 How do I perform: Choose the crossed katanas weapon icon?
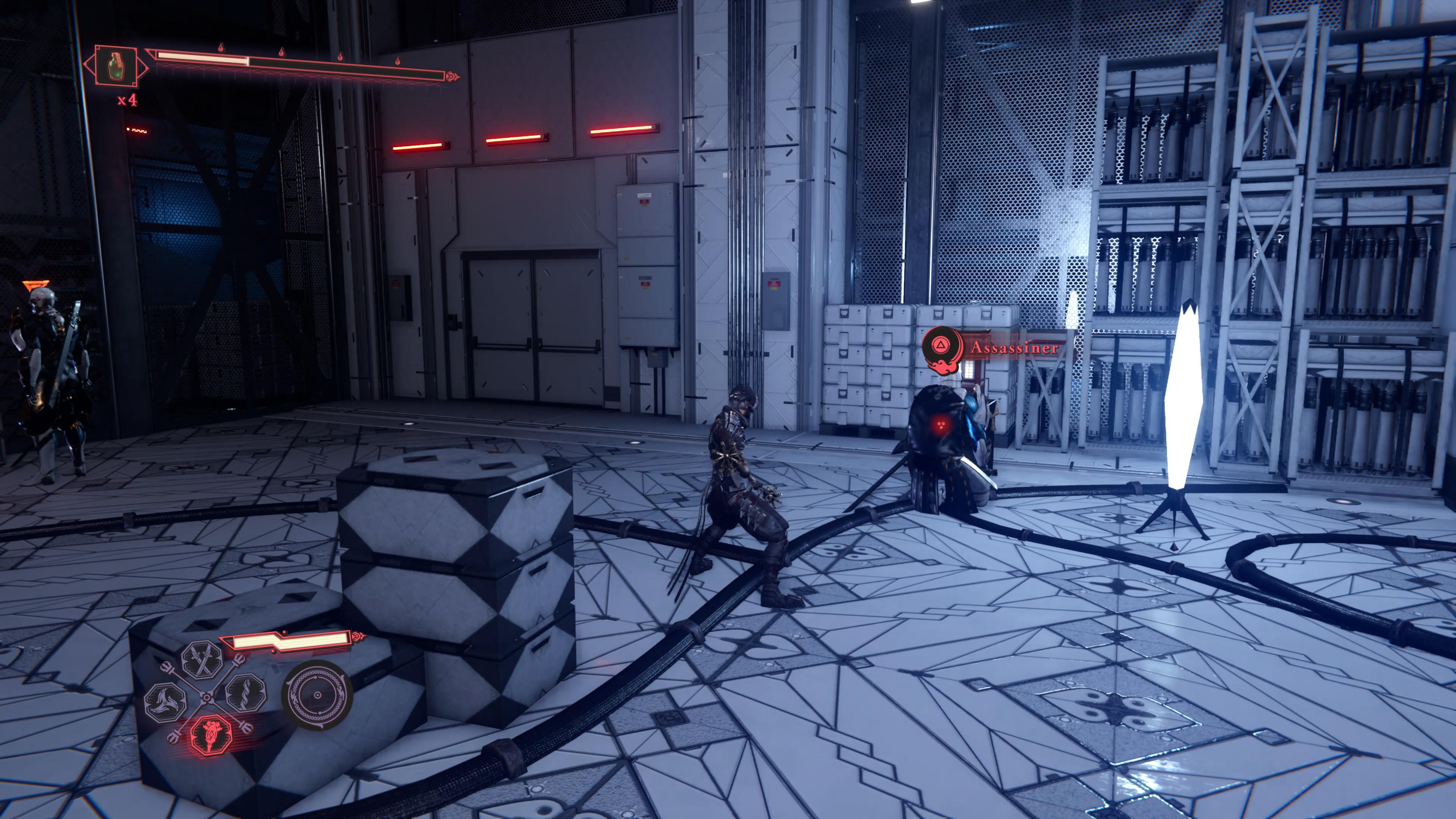pos(201,660)
